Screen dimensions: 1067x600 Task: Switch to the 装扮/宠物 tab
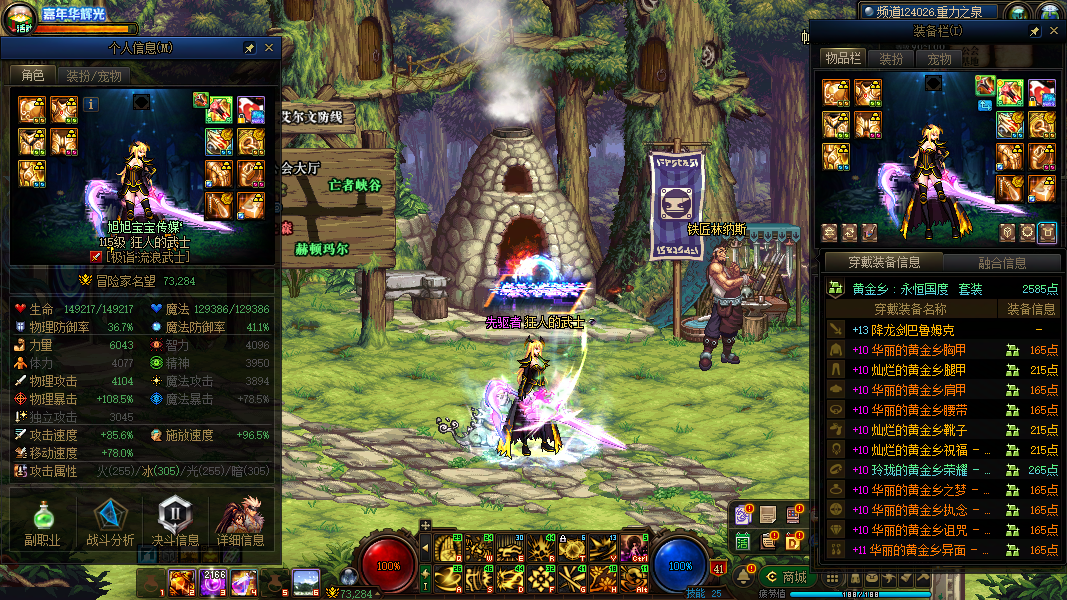point(94,76)
